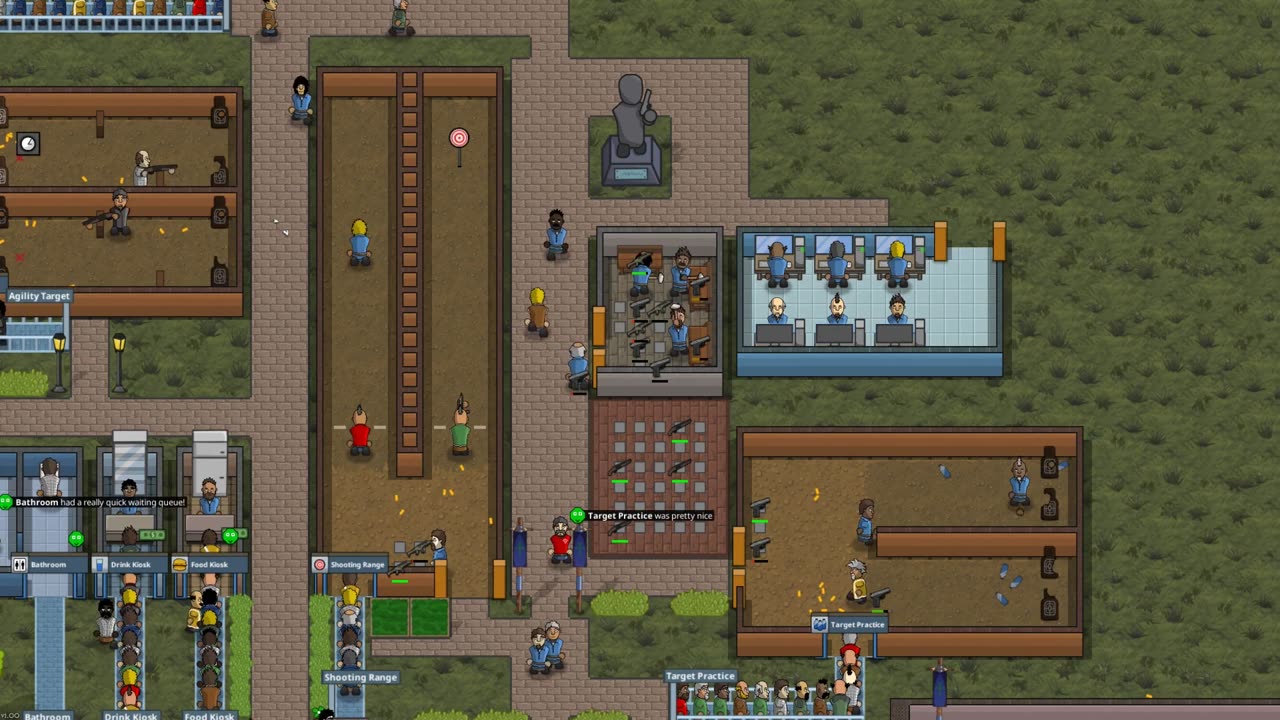
Task: Click the drink cup icon on Drink Kiosk sign
Action: (100, 565)
